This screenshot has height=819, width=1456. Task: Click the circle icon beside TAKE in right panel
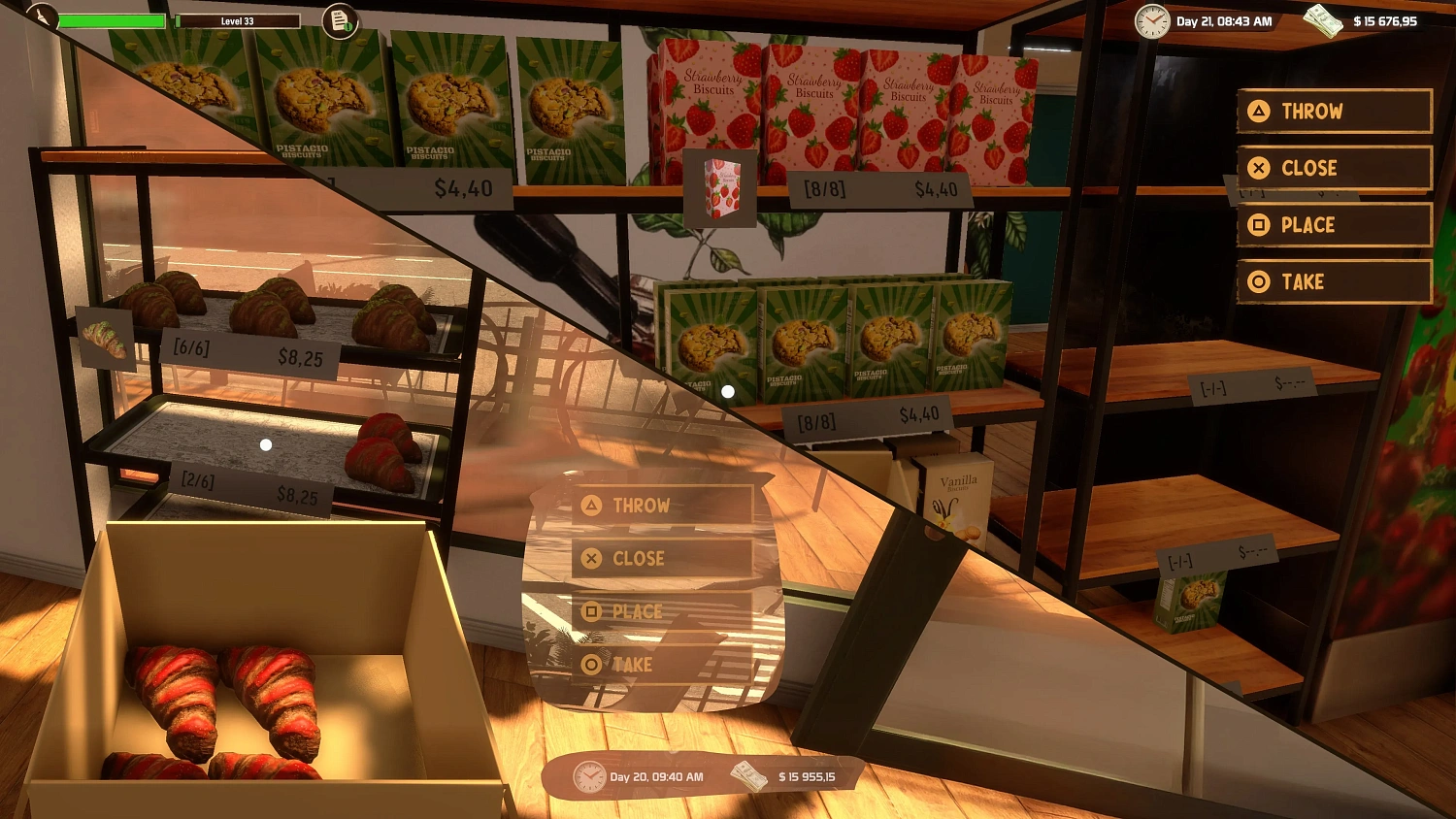click(1260, 281)
